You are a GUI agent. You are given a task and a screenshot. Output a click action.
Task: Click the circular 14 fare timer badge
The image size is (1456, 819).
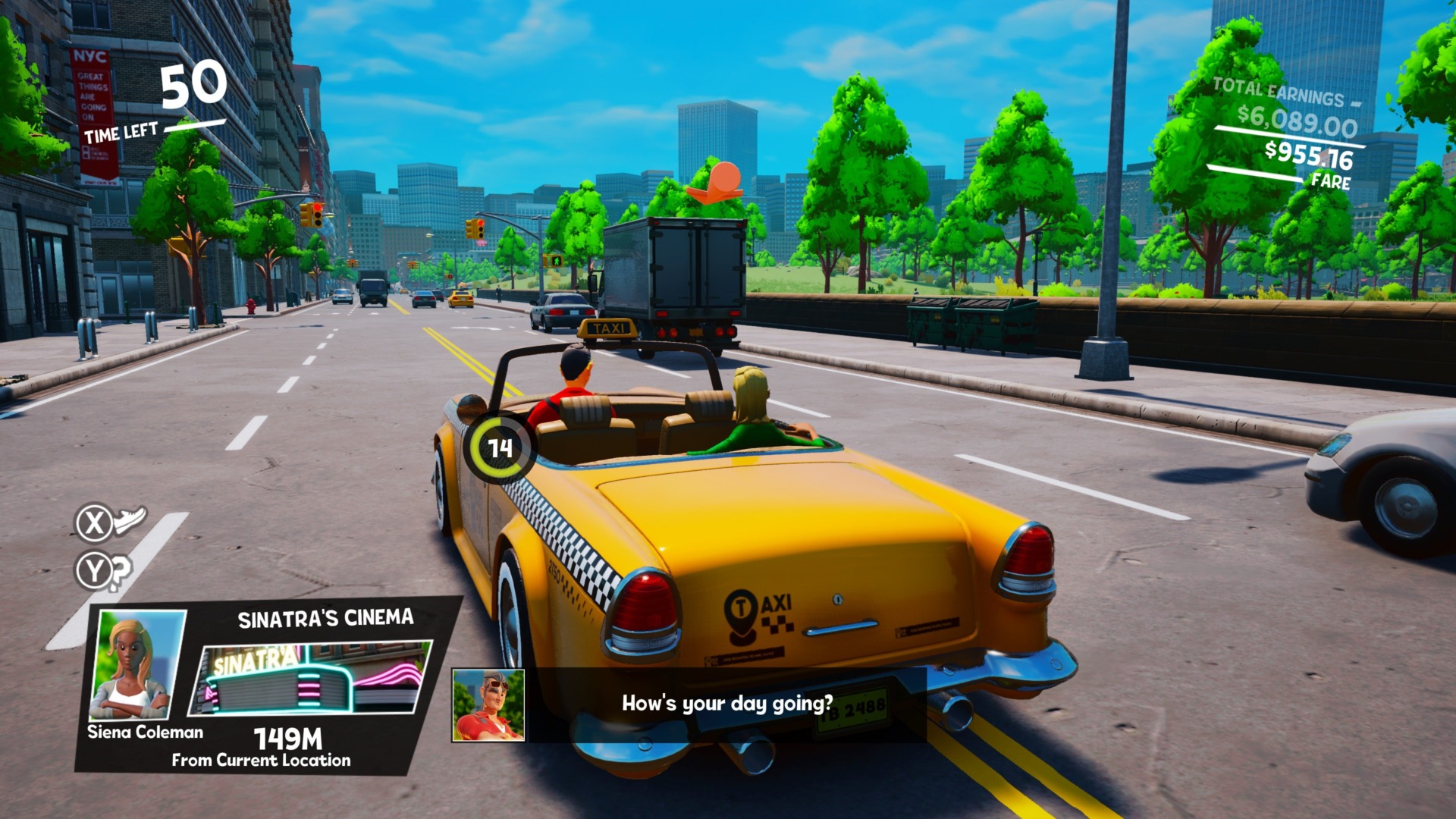point(501,448)
